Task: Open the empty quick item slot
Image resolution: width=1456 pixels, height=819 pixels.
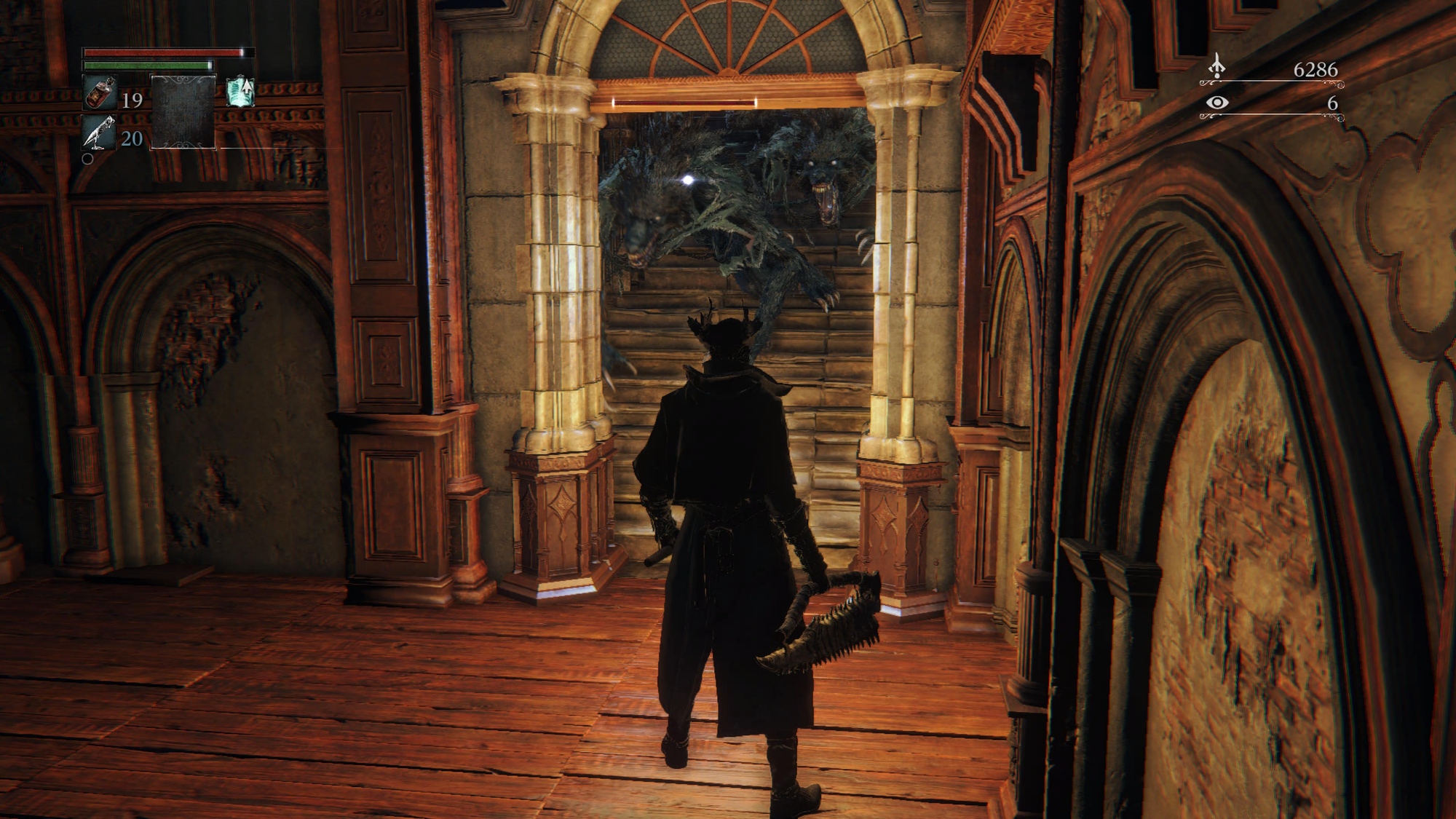Action: point(183,111)
